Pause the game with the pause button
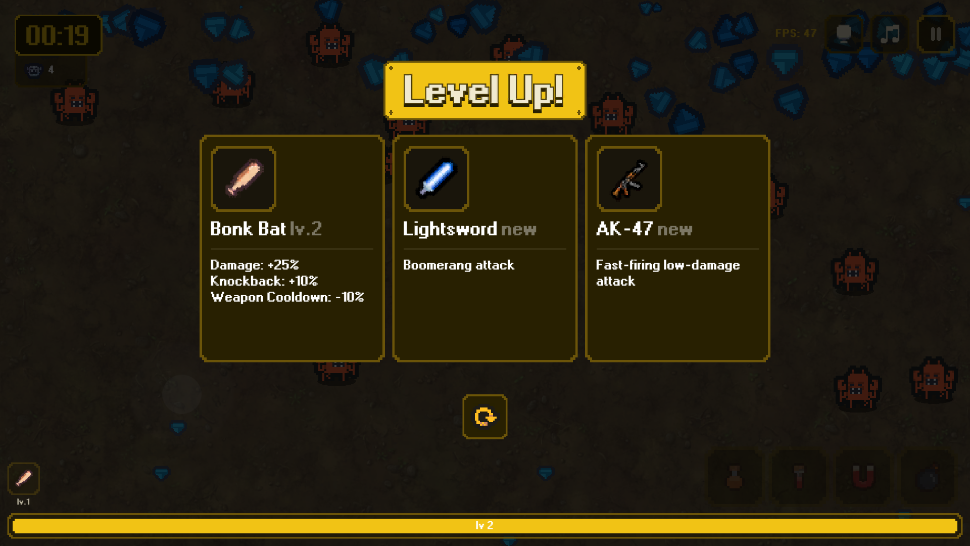The width and height of the screenshot is (970, 546). point(935,34)
